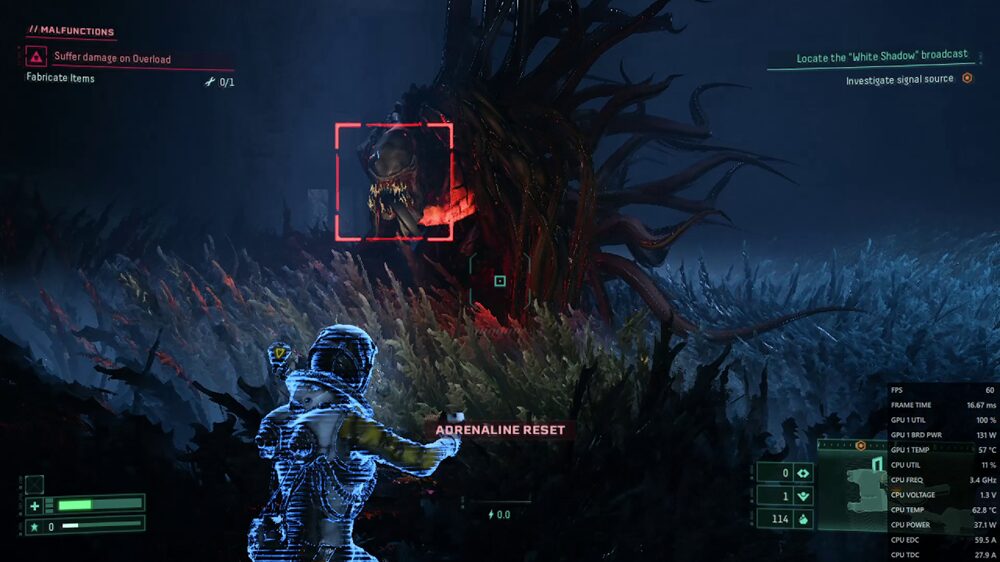
Task: Click the red malfunction warning triangle icon
Action: coord(36,57)
